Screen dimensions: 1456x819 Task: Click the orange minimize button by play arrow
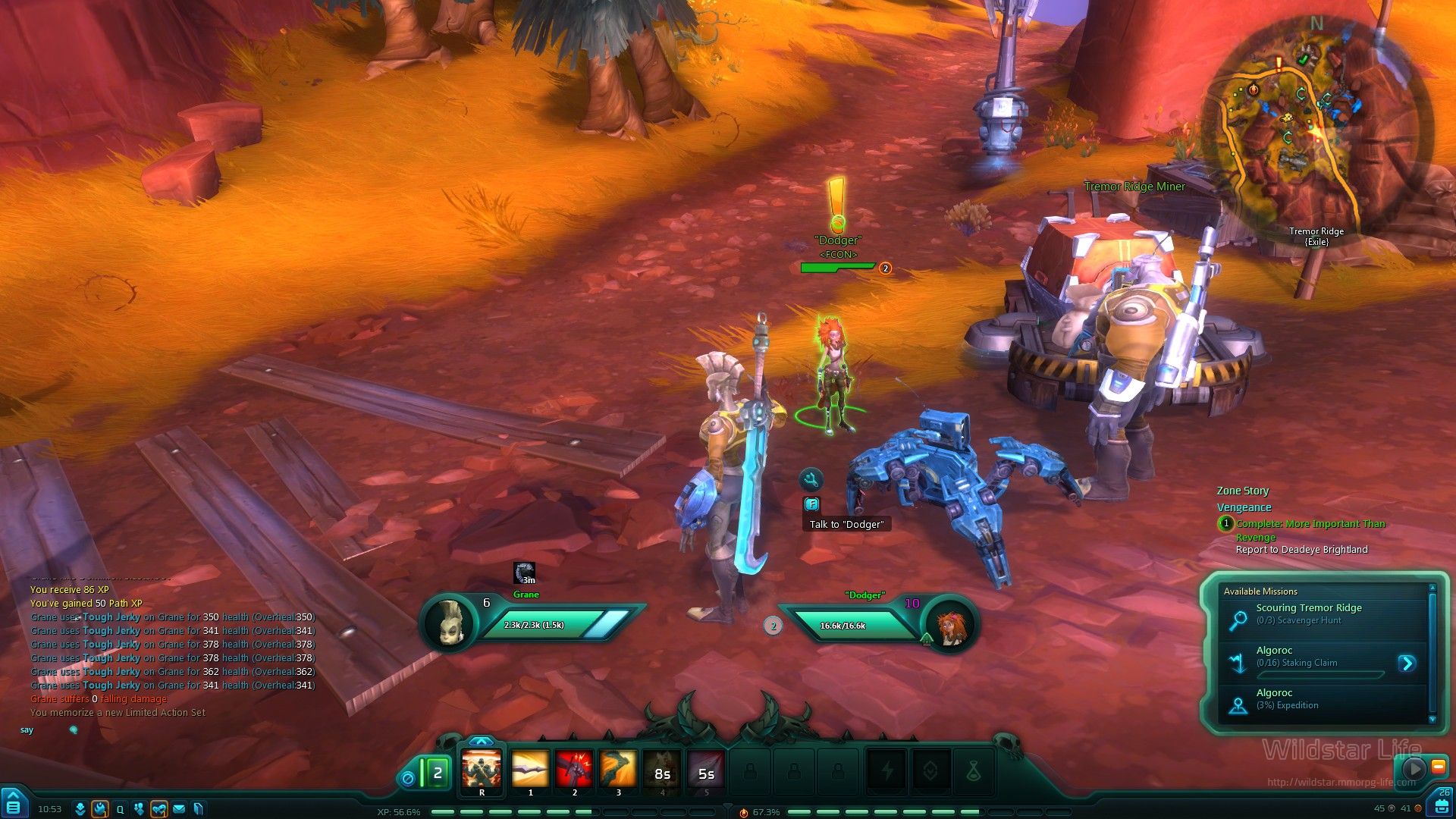click(1438, 767)
